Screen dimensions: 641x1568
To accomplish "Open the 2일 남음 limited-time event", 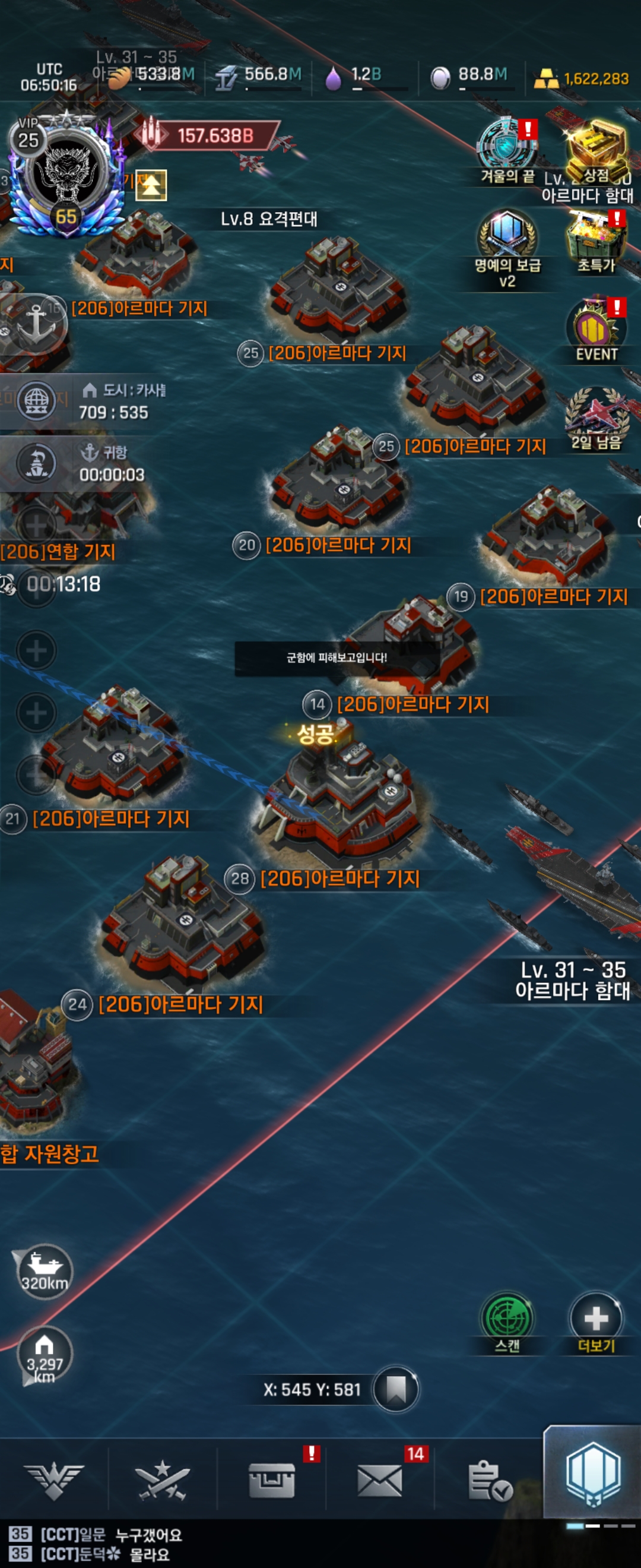I will (x=596, y=415).
